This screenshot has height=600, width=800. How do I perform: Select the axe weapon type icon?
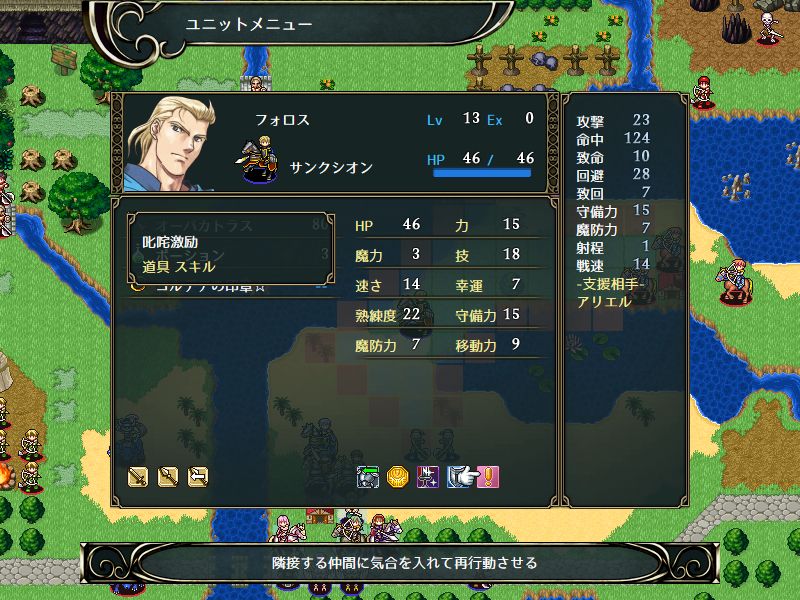[x=198, y=477]
